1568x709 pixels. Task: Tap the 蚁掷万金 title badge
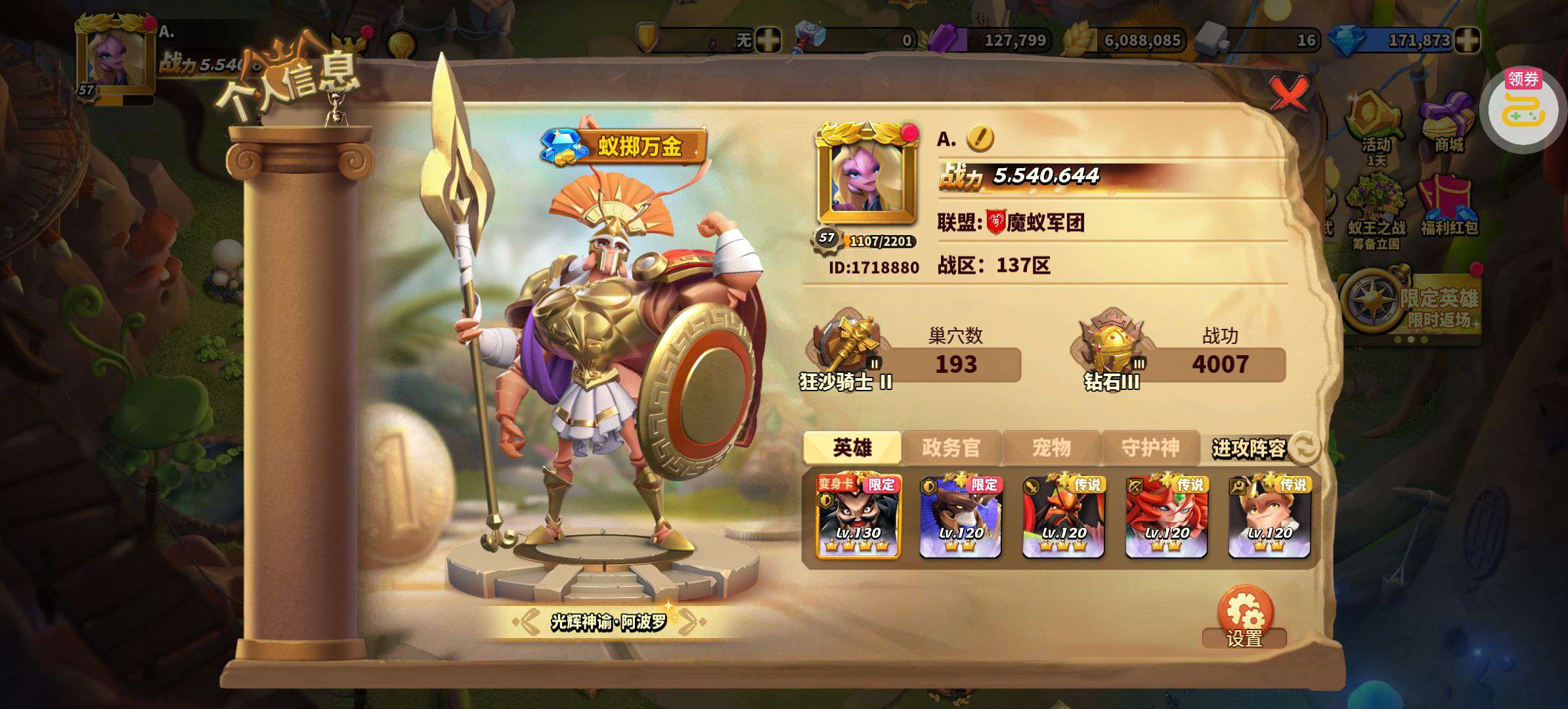(623, 146)
